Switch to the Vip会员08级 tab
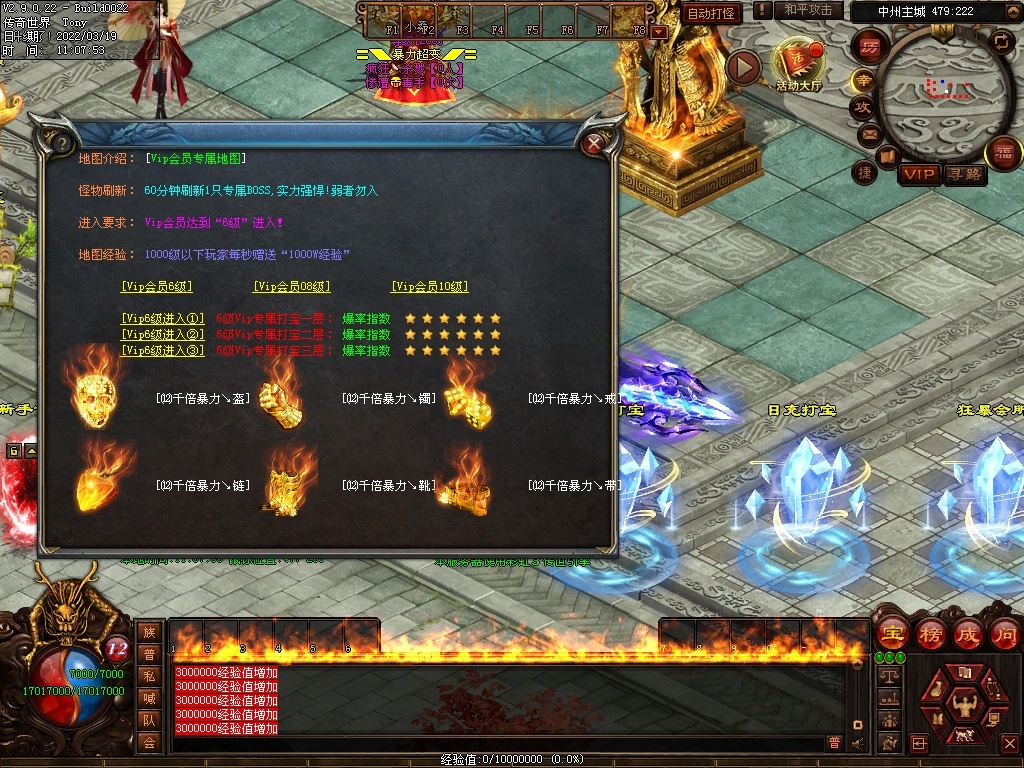 click(x=291, y=286)
